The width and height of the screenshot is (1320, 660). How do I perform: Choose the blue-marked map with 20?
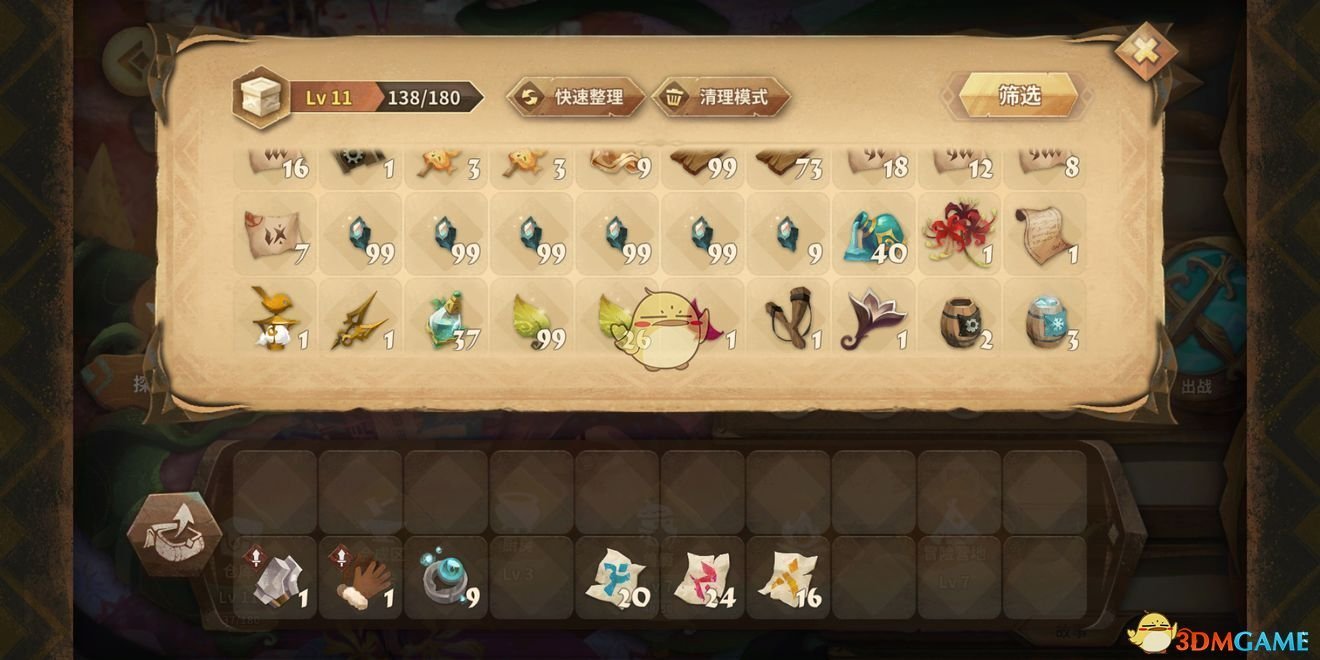(617, 580)
